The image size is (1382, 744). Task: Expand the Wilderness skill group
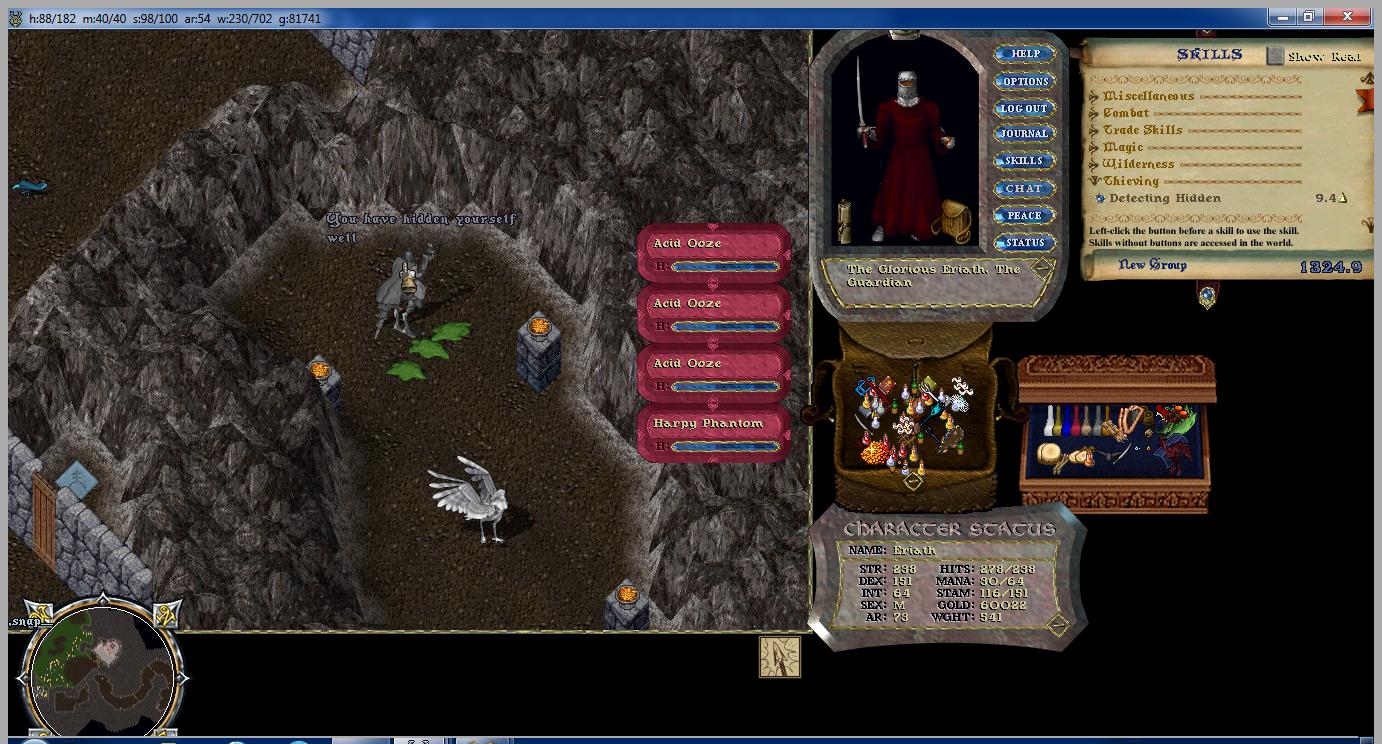tap(1095, 165)
